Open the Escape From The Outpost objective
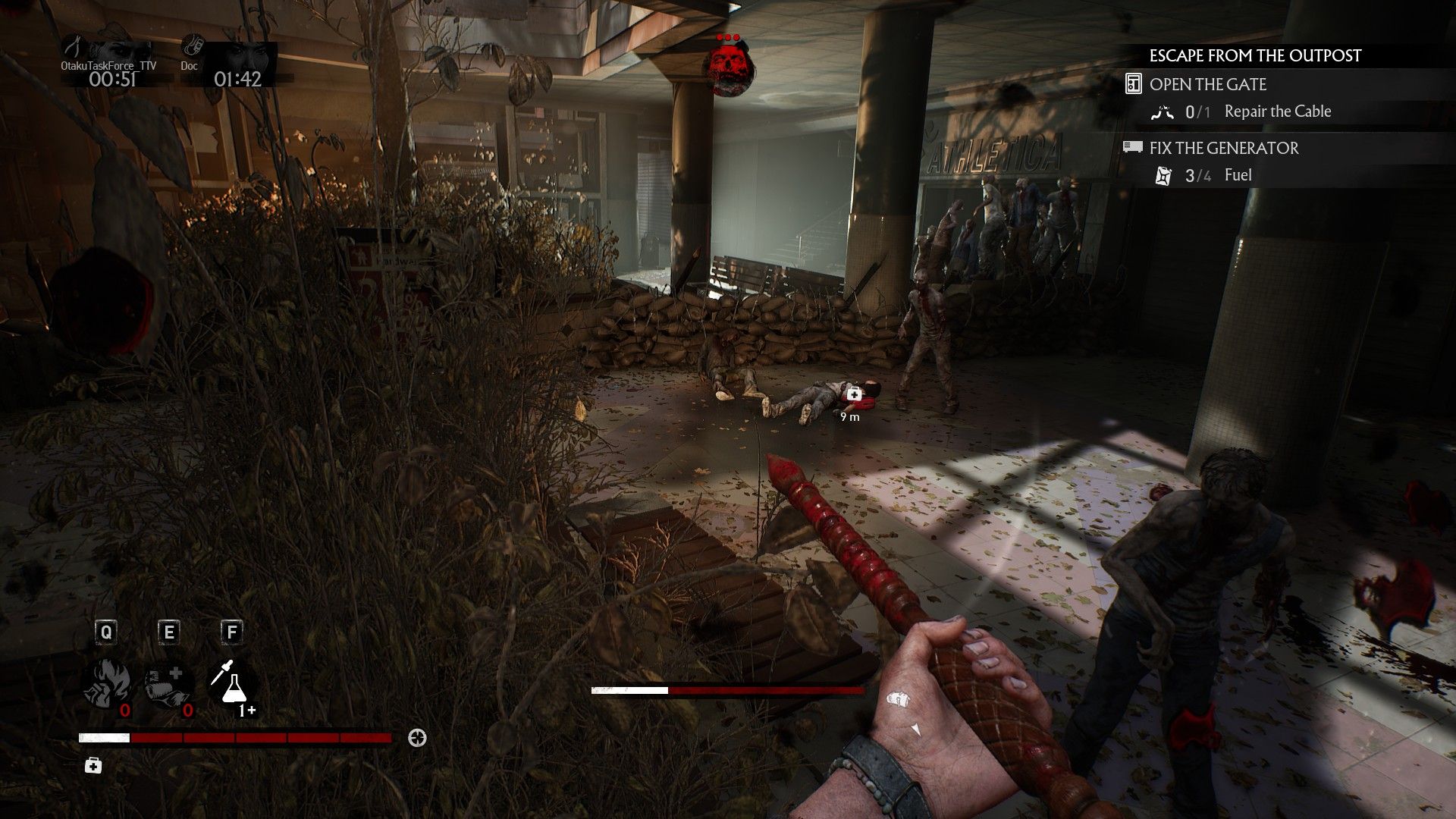Screen dimensions: 1456x819 [1255, 56]
